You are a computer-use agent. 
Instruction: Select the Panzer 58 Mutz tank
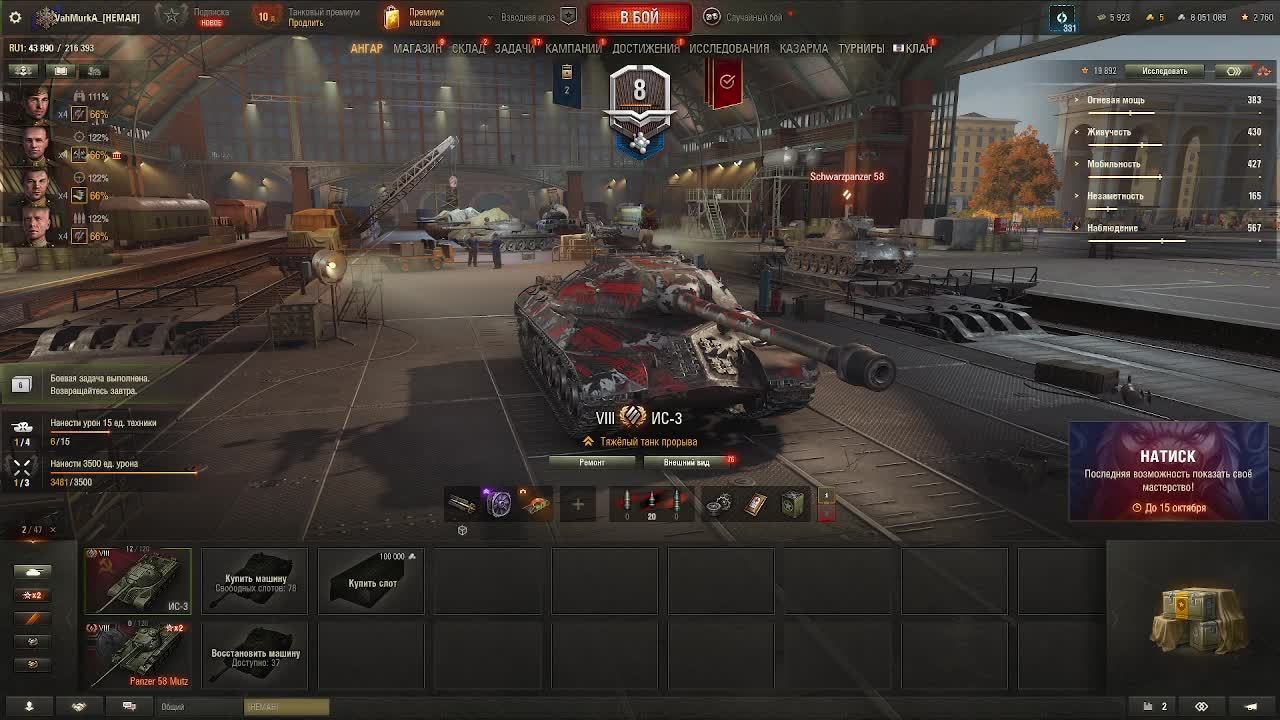pyautogui.click(x=138, y=654)
